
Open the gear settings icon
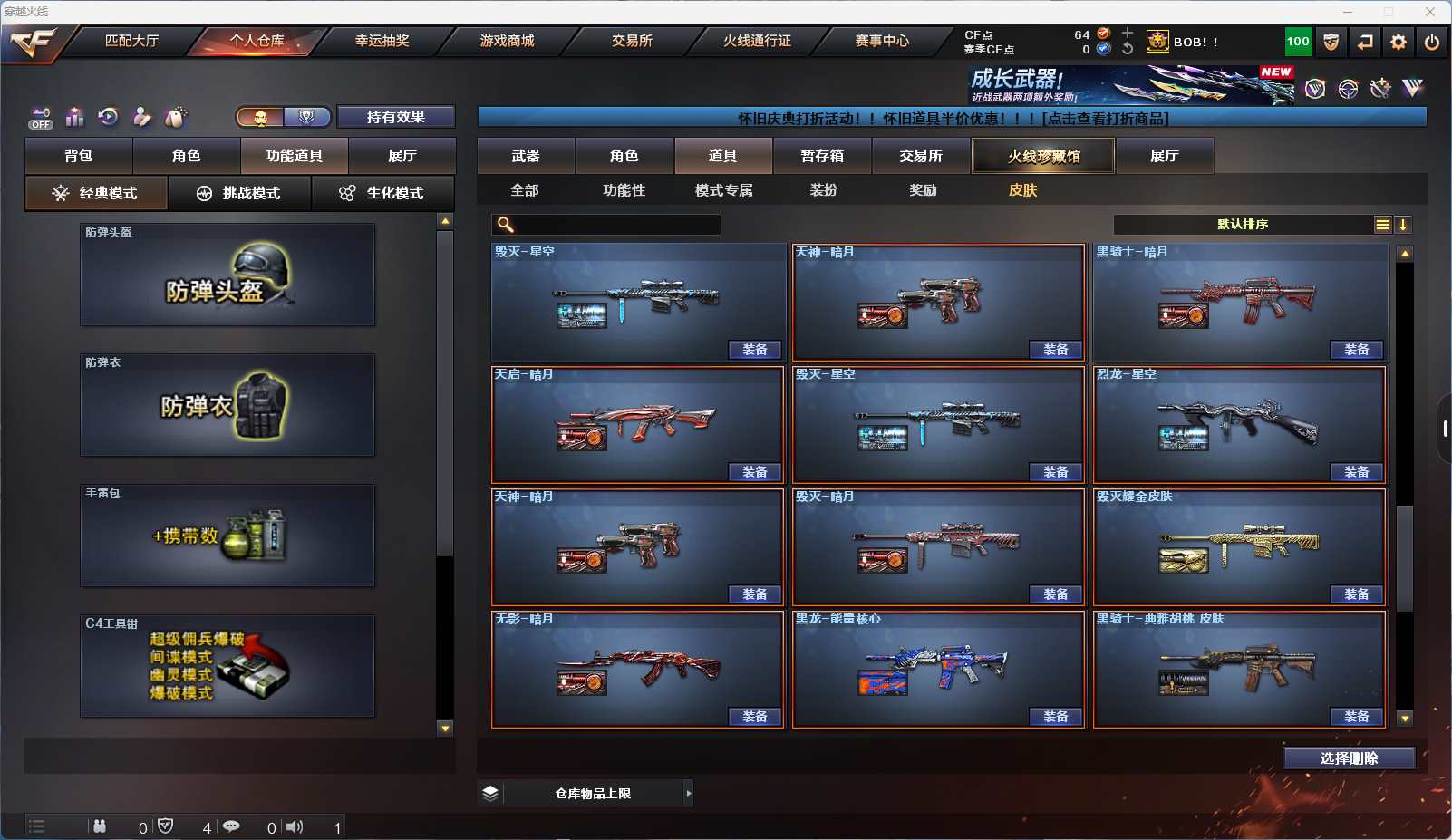[1399, 42]
